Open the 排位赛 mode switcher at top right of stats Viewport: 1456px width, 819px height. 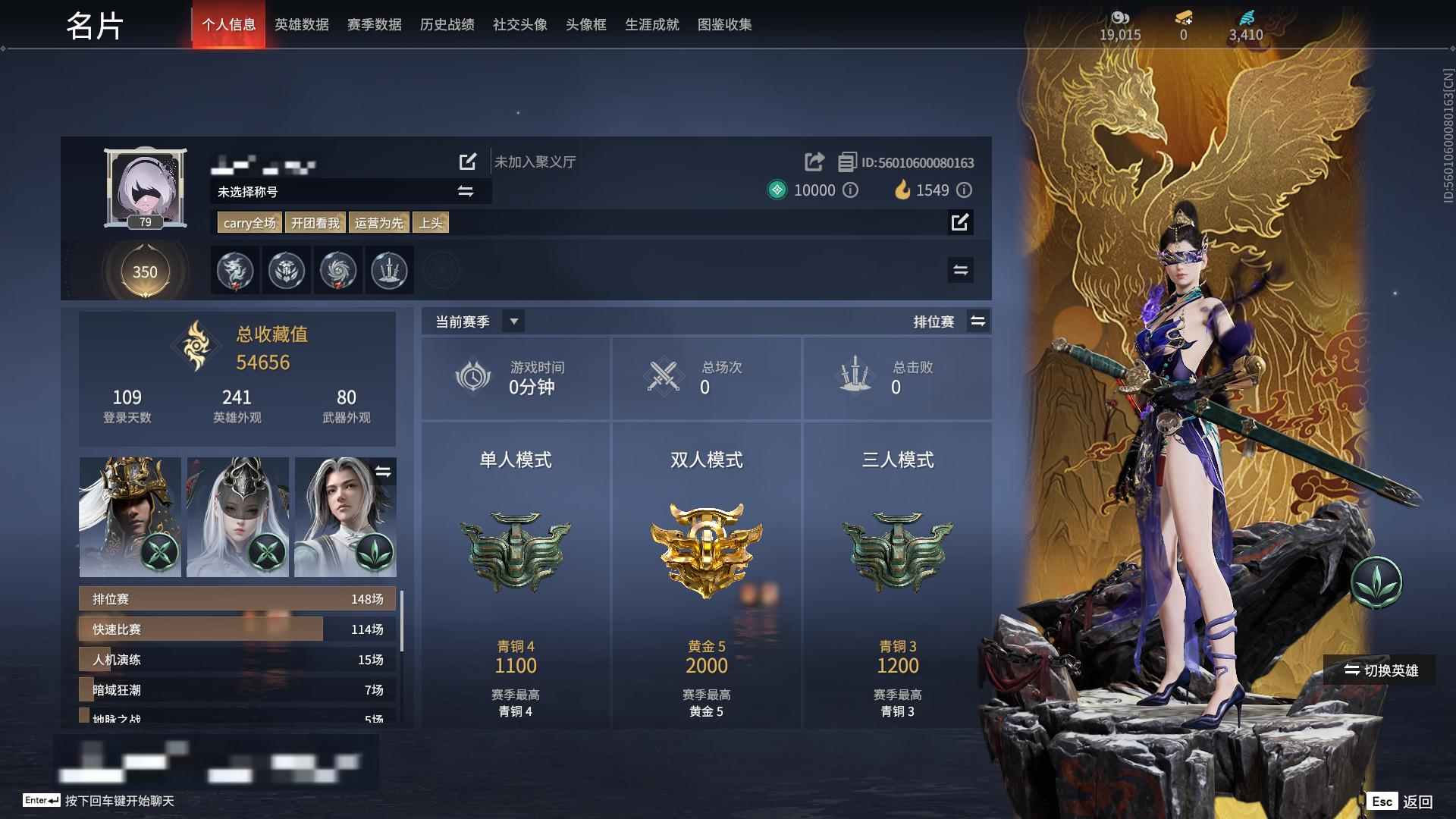click(978, 321)
